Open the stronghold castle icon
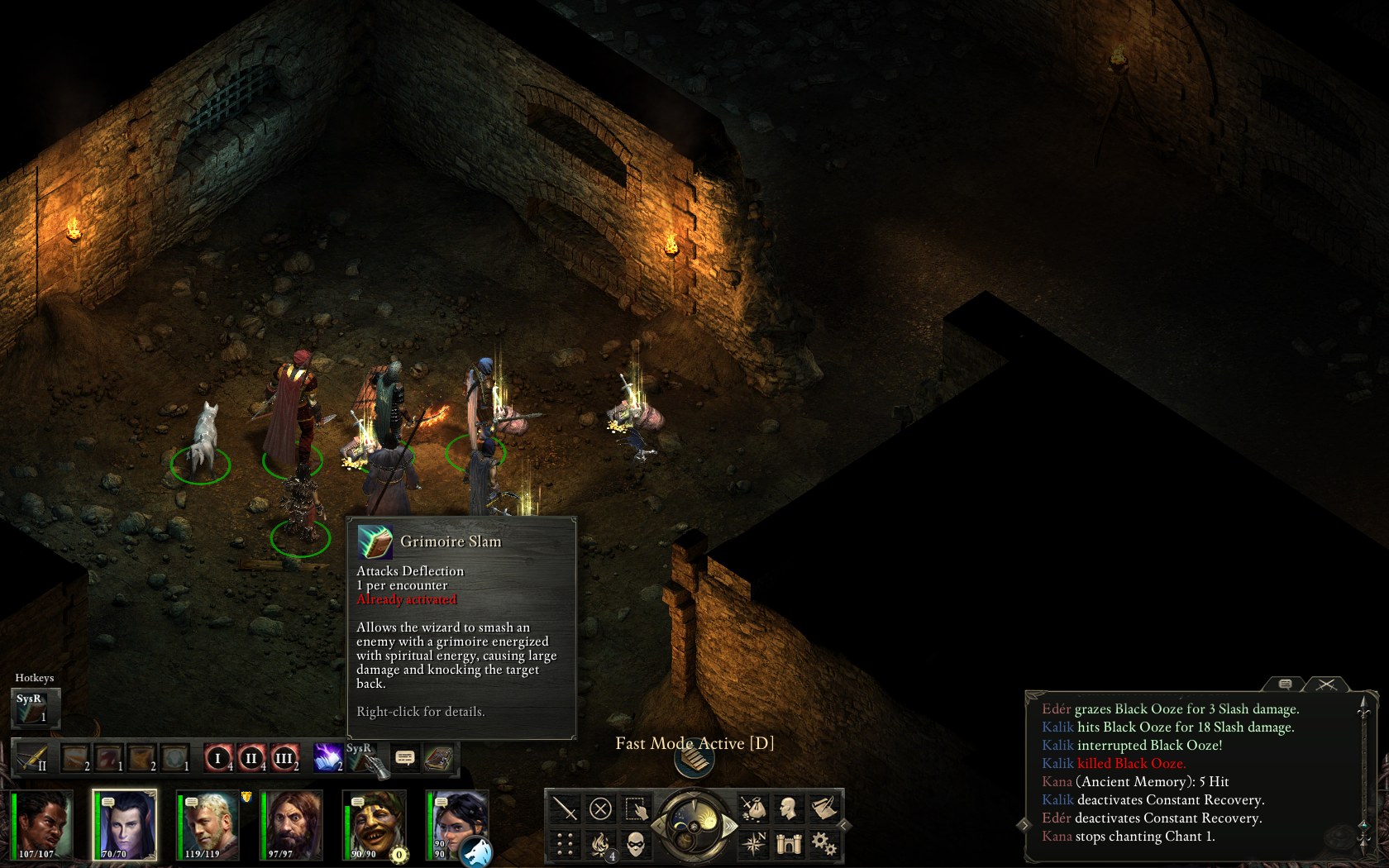The image size is (1389, 868). (789, 843)
